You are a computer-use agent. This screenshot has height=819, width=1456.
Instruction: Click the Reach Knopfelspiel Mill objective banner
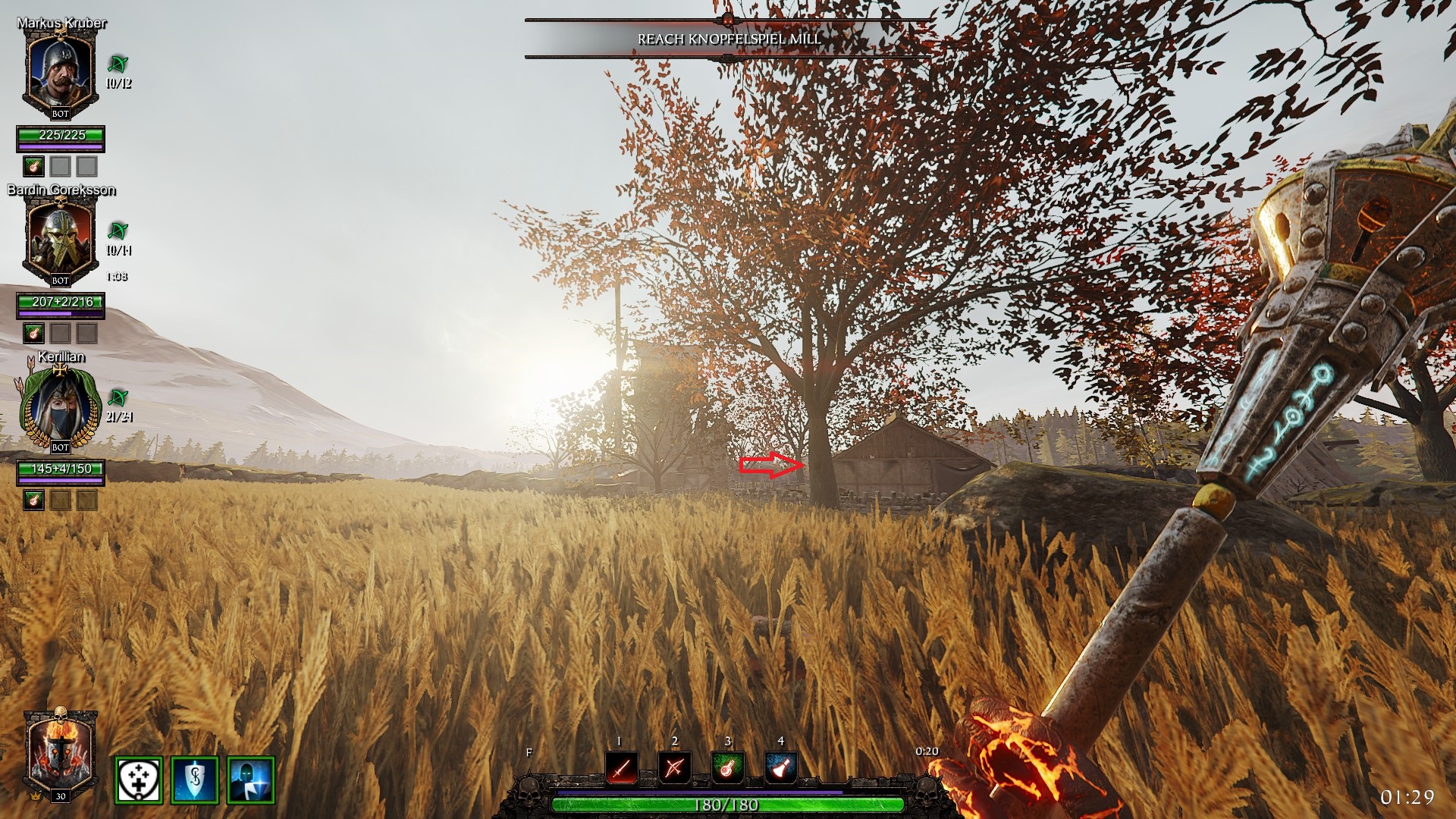728,39
